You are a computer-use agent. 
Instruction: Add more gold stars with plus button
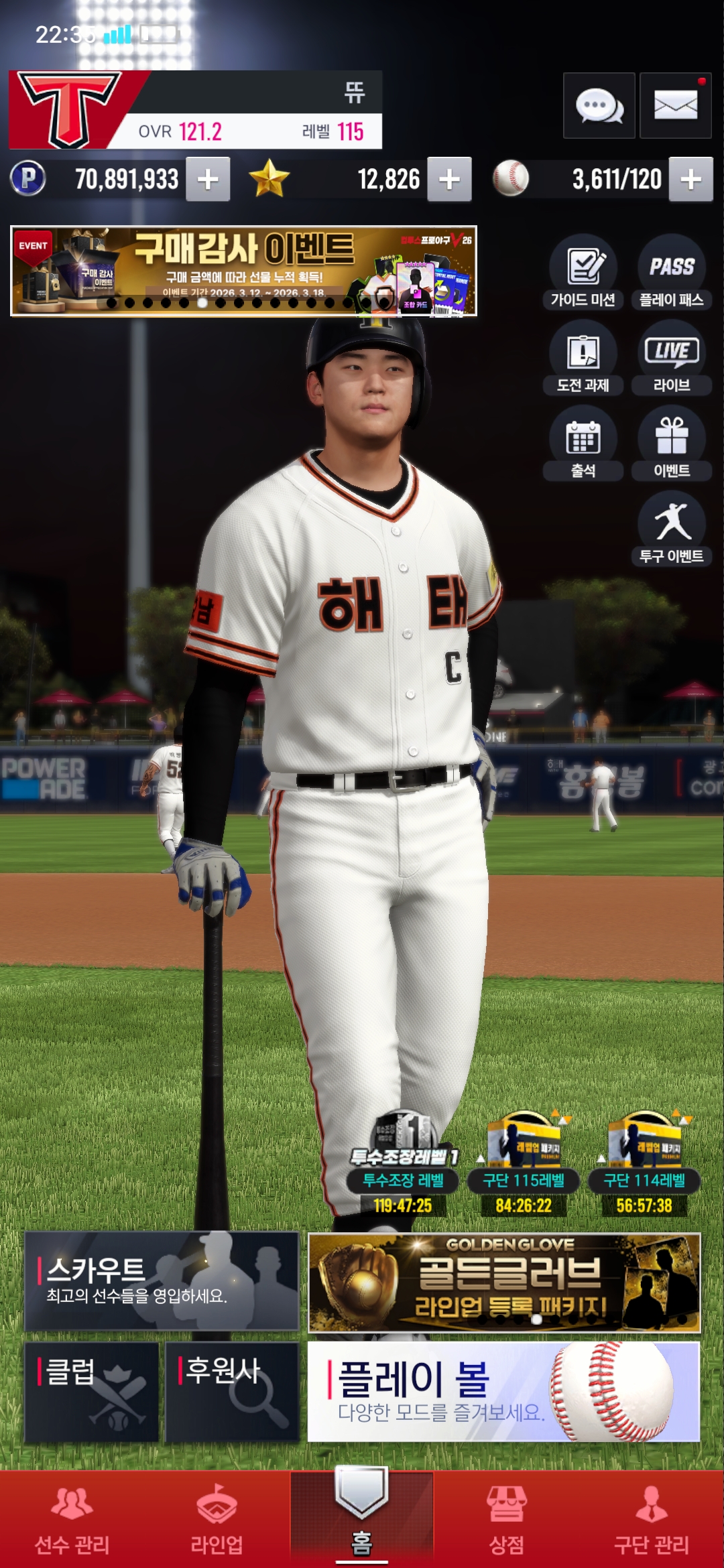coord(449,180)
